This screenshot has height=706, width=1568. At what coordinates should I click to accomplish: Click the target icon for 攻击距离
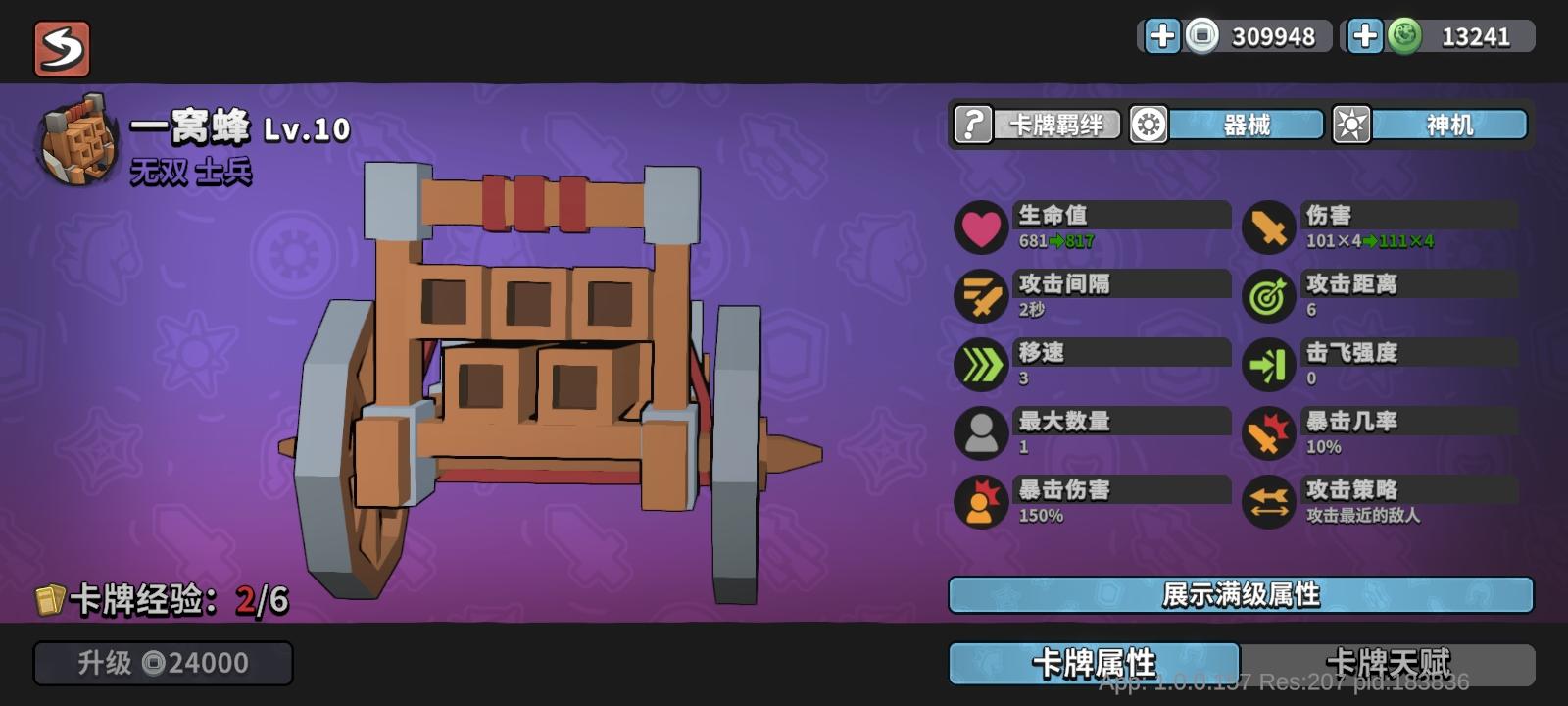(1267, 295)
